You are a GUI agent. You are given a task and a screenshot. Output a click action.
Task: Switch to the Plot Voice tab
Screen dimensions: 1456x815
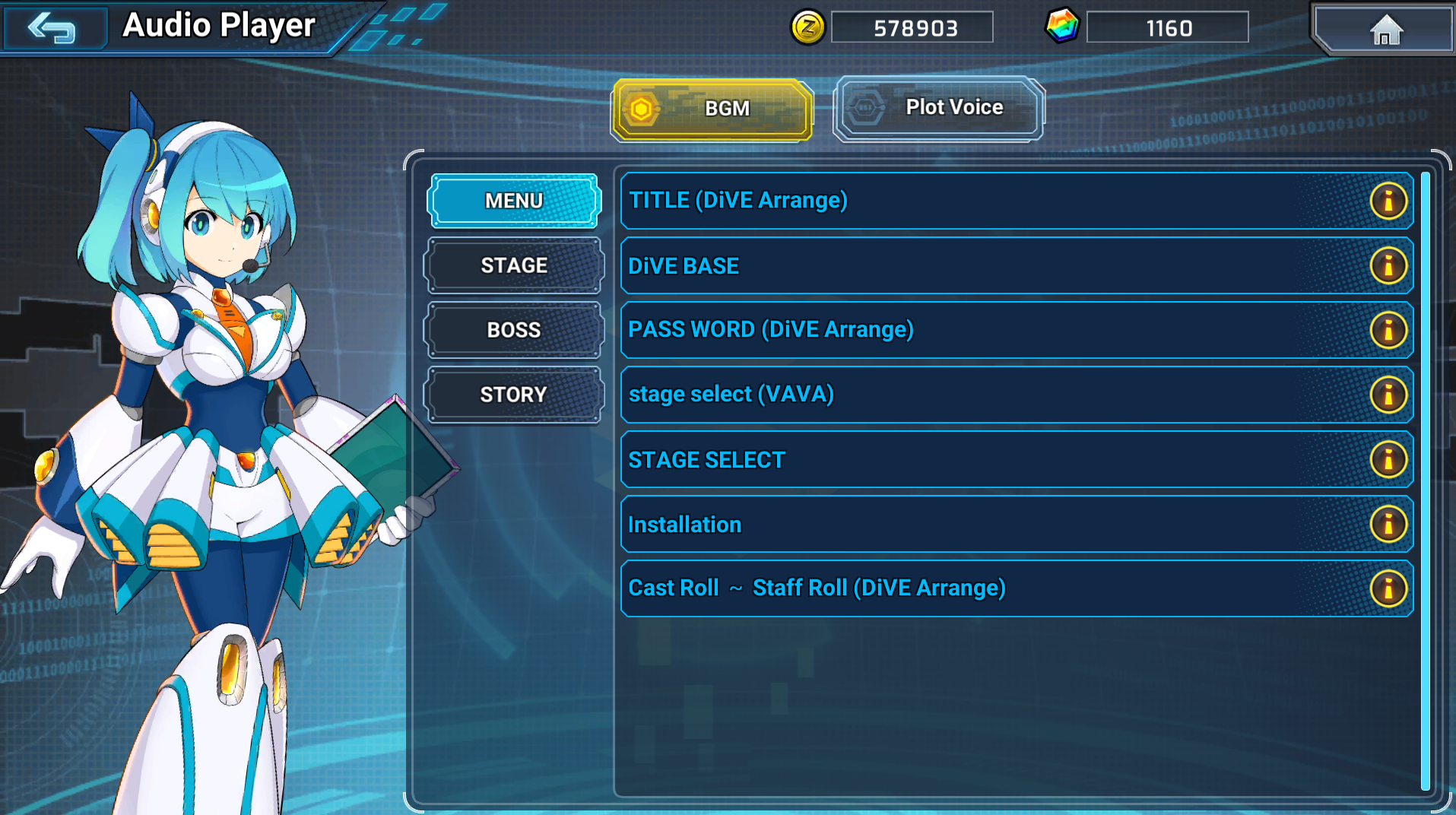point(938,107)
